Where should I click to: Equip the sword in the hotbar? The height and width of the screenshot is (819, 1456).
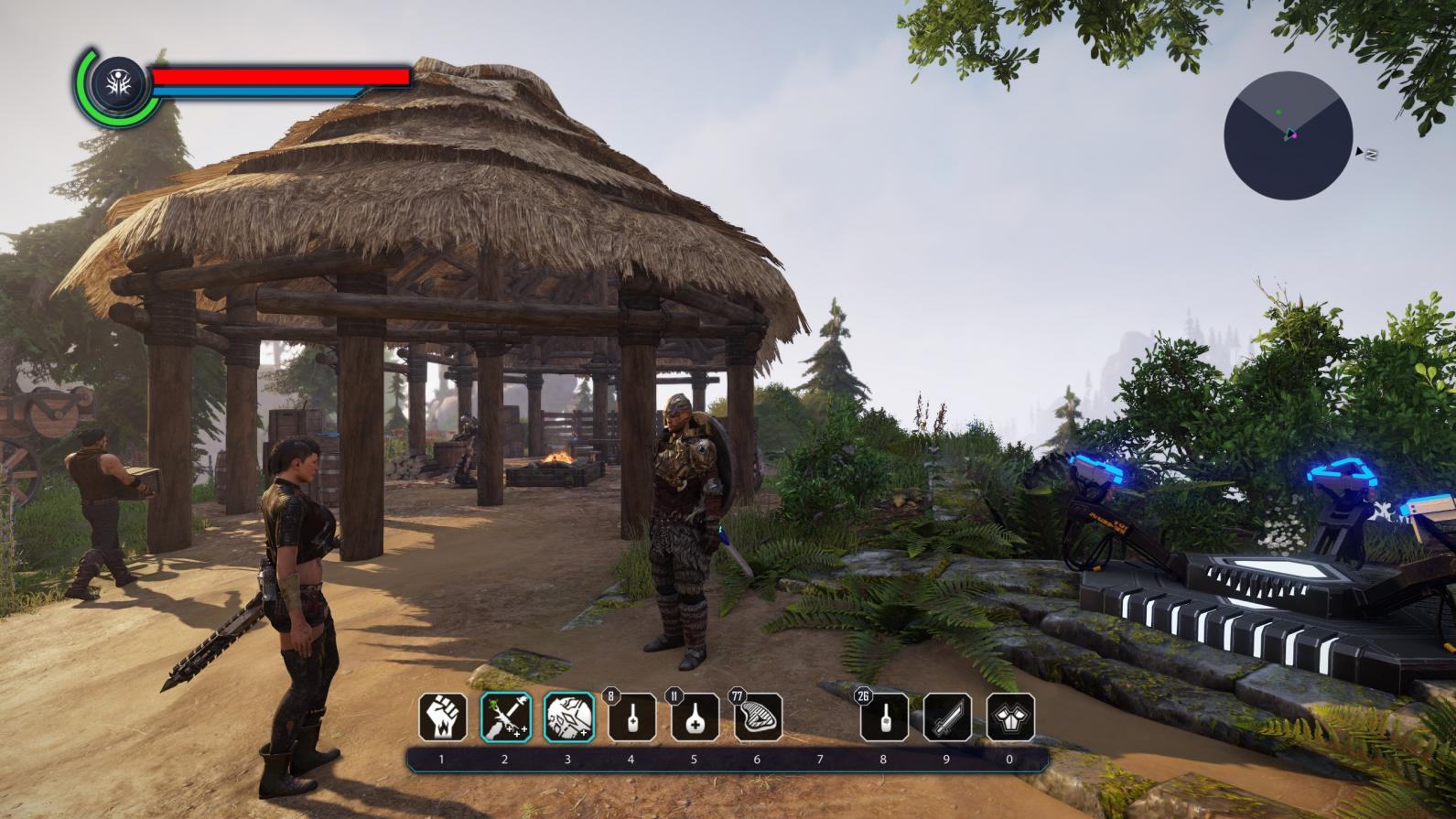pyautogui.click(x=947, y=717)
